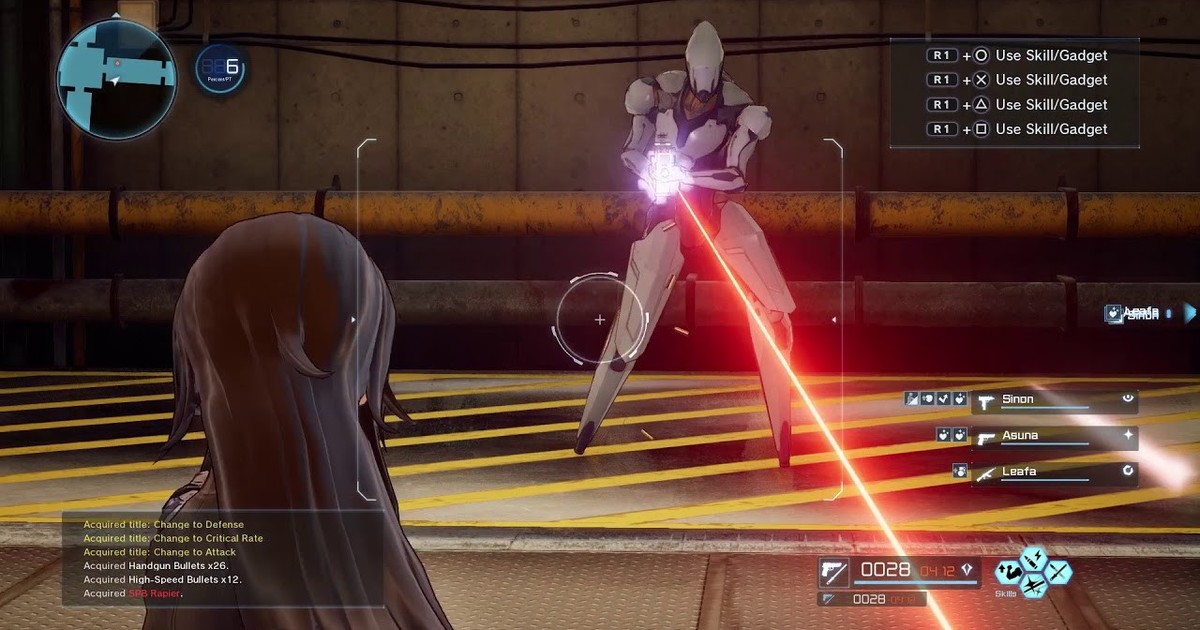
Task: Select the equipped handgun weapon icon
Action: click(x=833, y=571)
